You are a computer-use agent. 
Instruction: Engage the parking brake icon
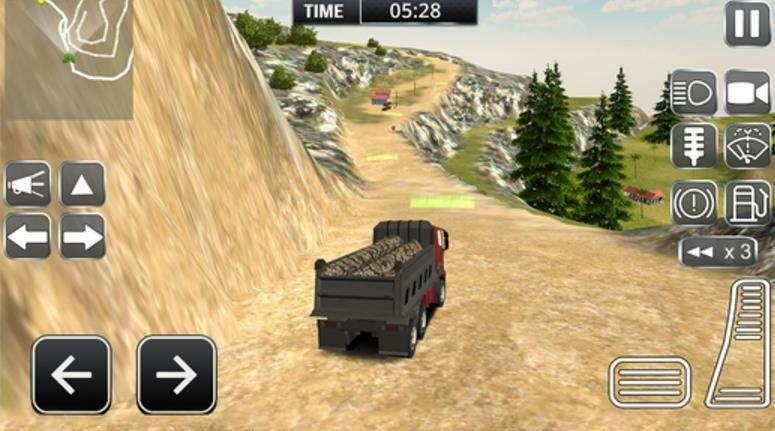tap(693, 202)
